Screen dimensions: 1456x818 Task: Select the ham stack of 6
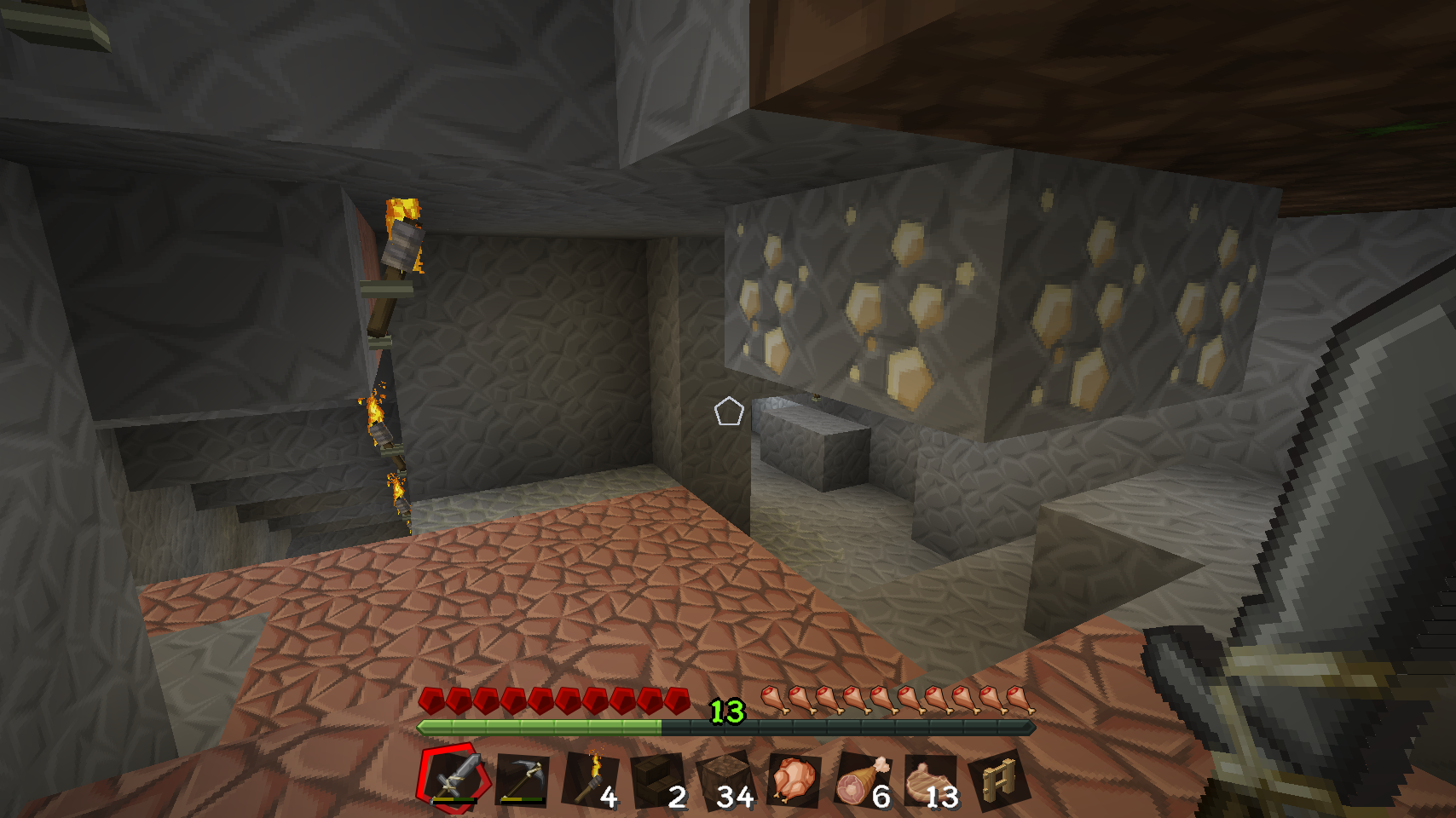pyautogui.click(x=863, y=779)
